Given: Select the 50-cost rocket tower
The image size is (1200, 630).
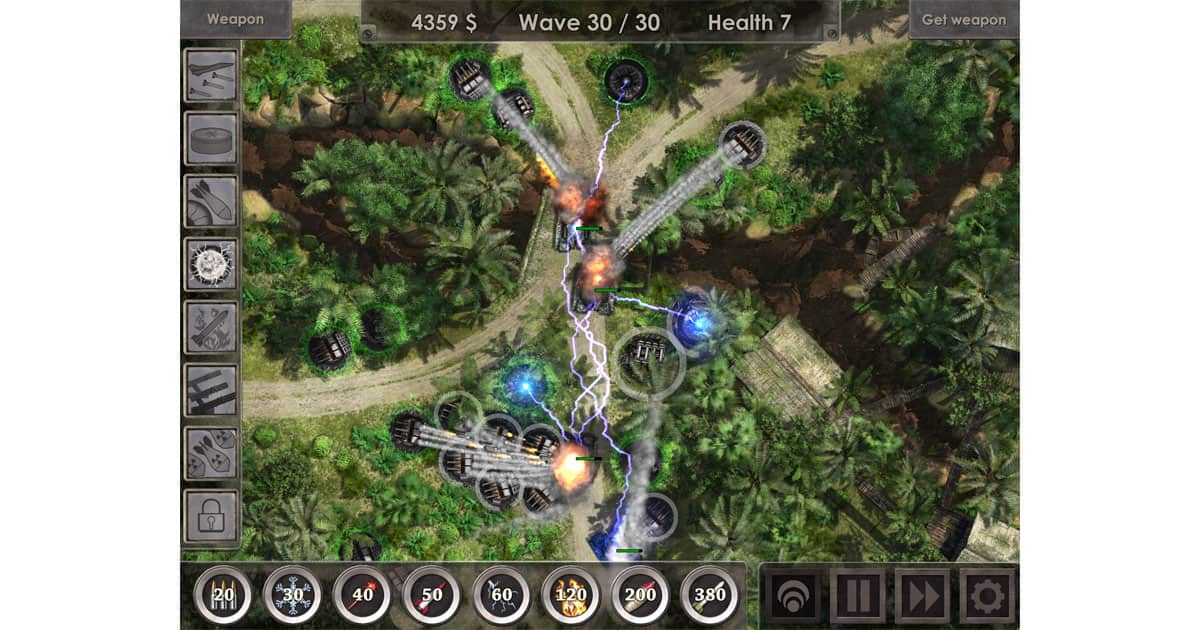Looking at the screenshot, I should coord(431,595).
